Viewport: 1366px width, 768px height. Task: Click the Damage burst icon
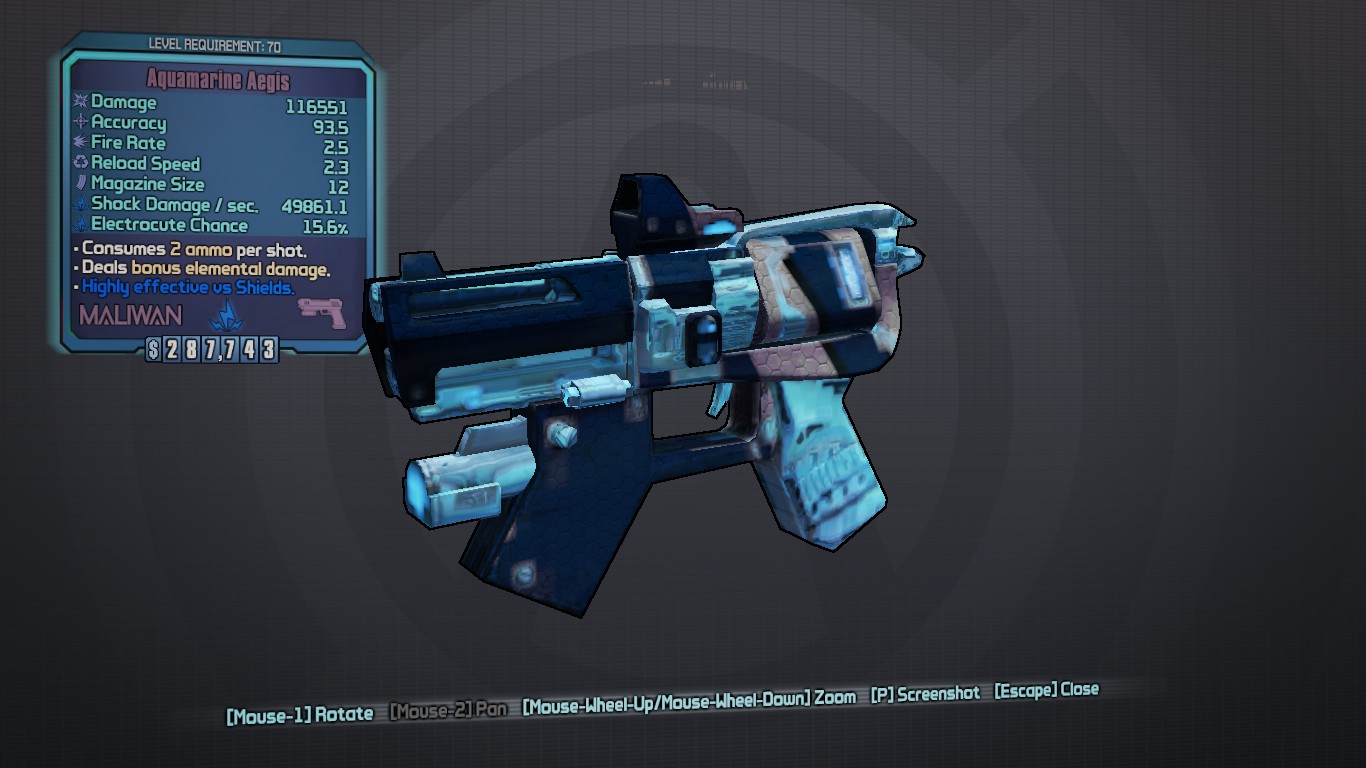pyautogui.click(x=80, y=101)
